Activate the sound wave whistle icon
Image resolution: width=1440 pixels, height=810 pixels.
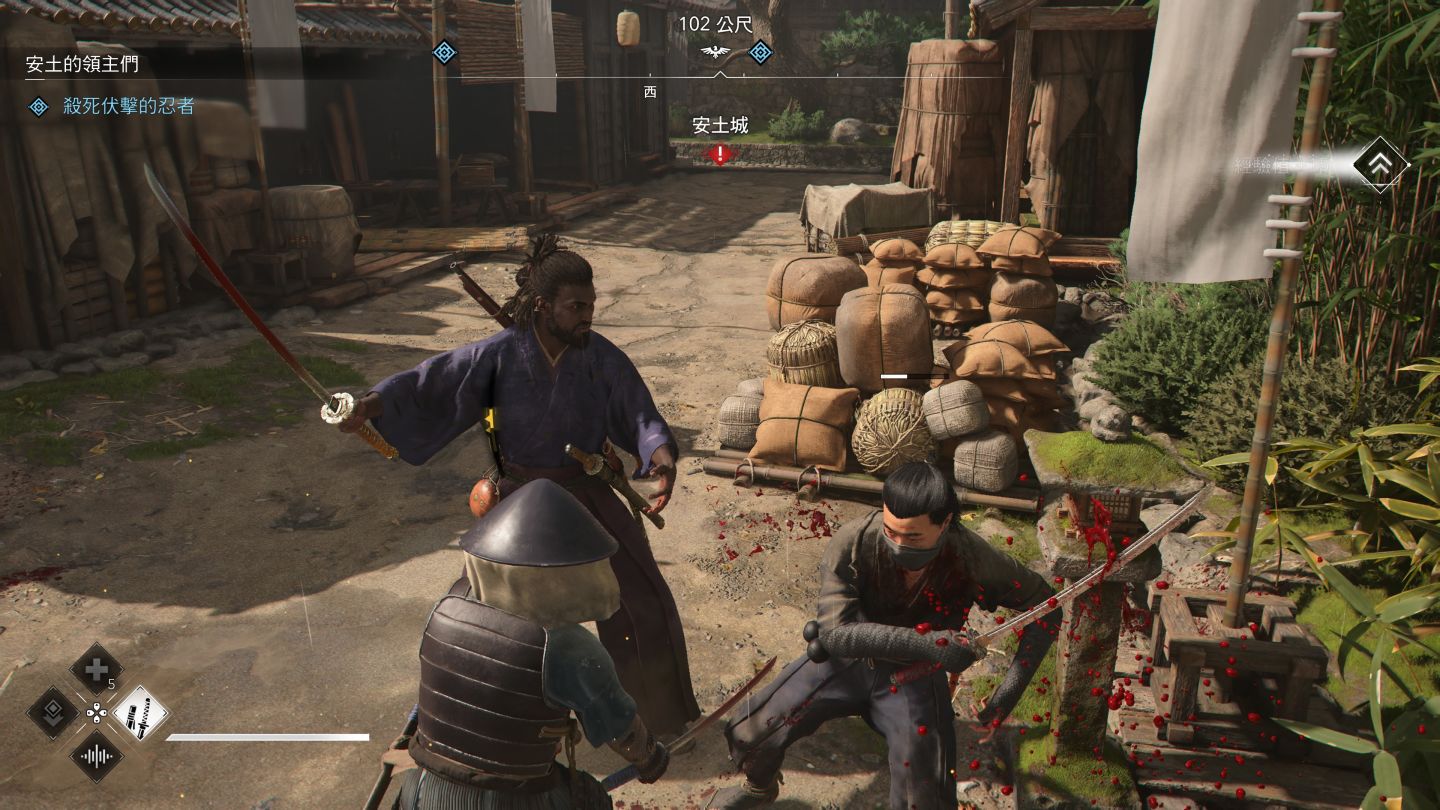96,756
